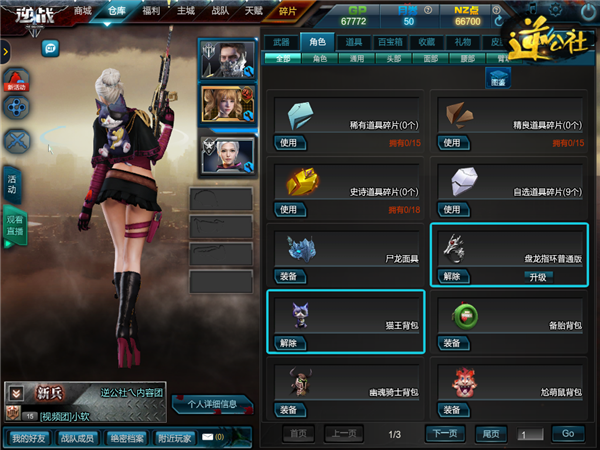Viewport: 600px width, 450px height.
Task: Switch to the 福利 welfare menu
Action: [x=152, y=11]
